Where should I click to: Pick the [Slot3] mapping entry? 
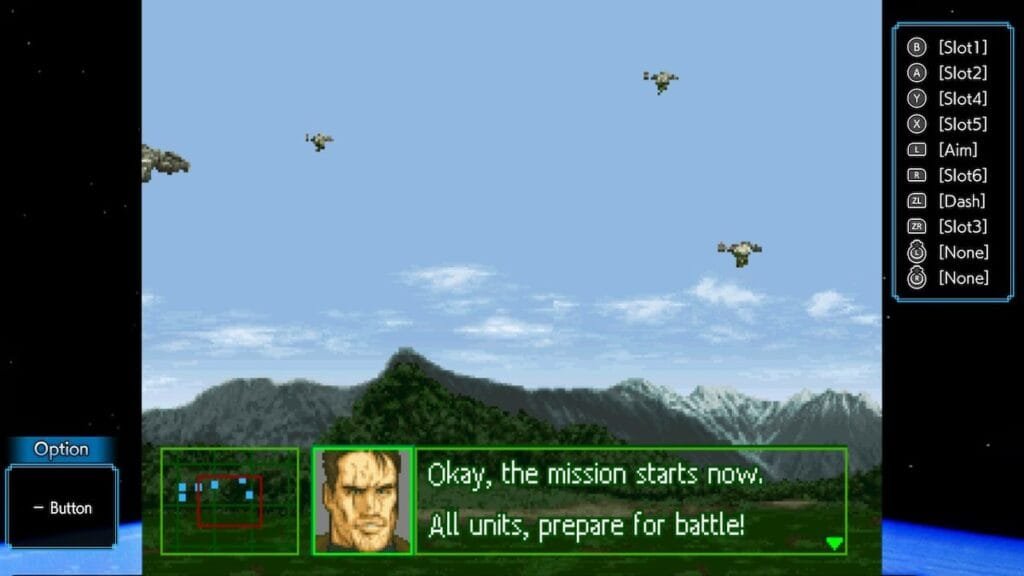[x=962, y=227]
